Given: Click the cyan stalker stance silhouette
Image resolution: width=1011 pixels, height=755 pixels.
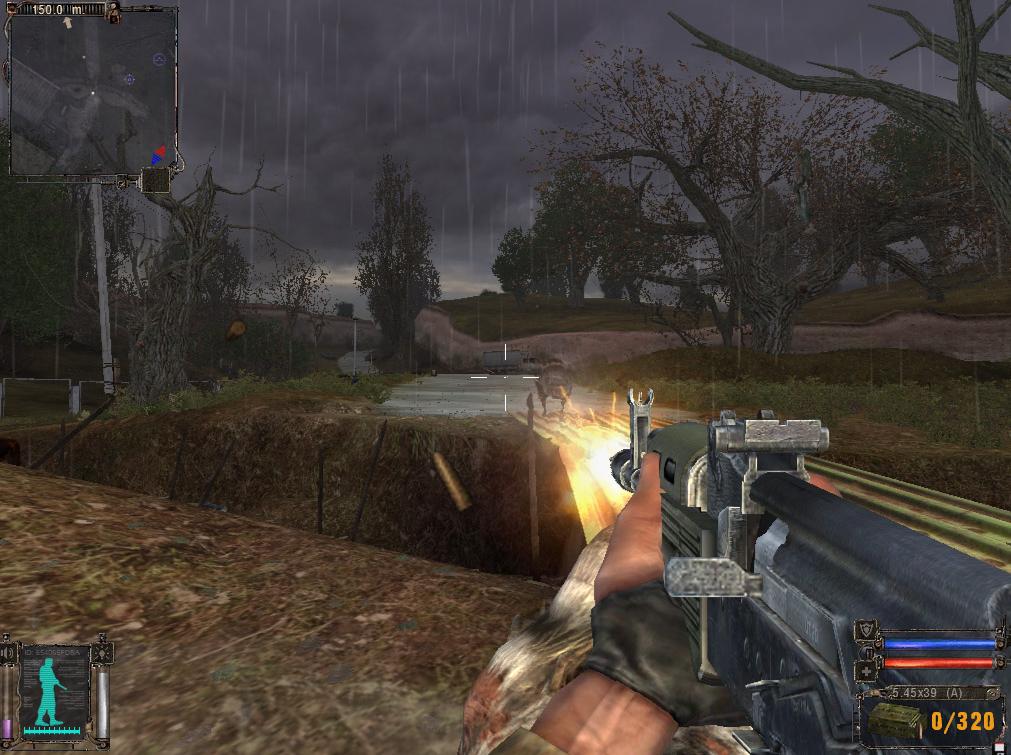Looking at the screenshot, I should (50, 688).
